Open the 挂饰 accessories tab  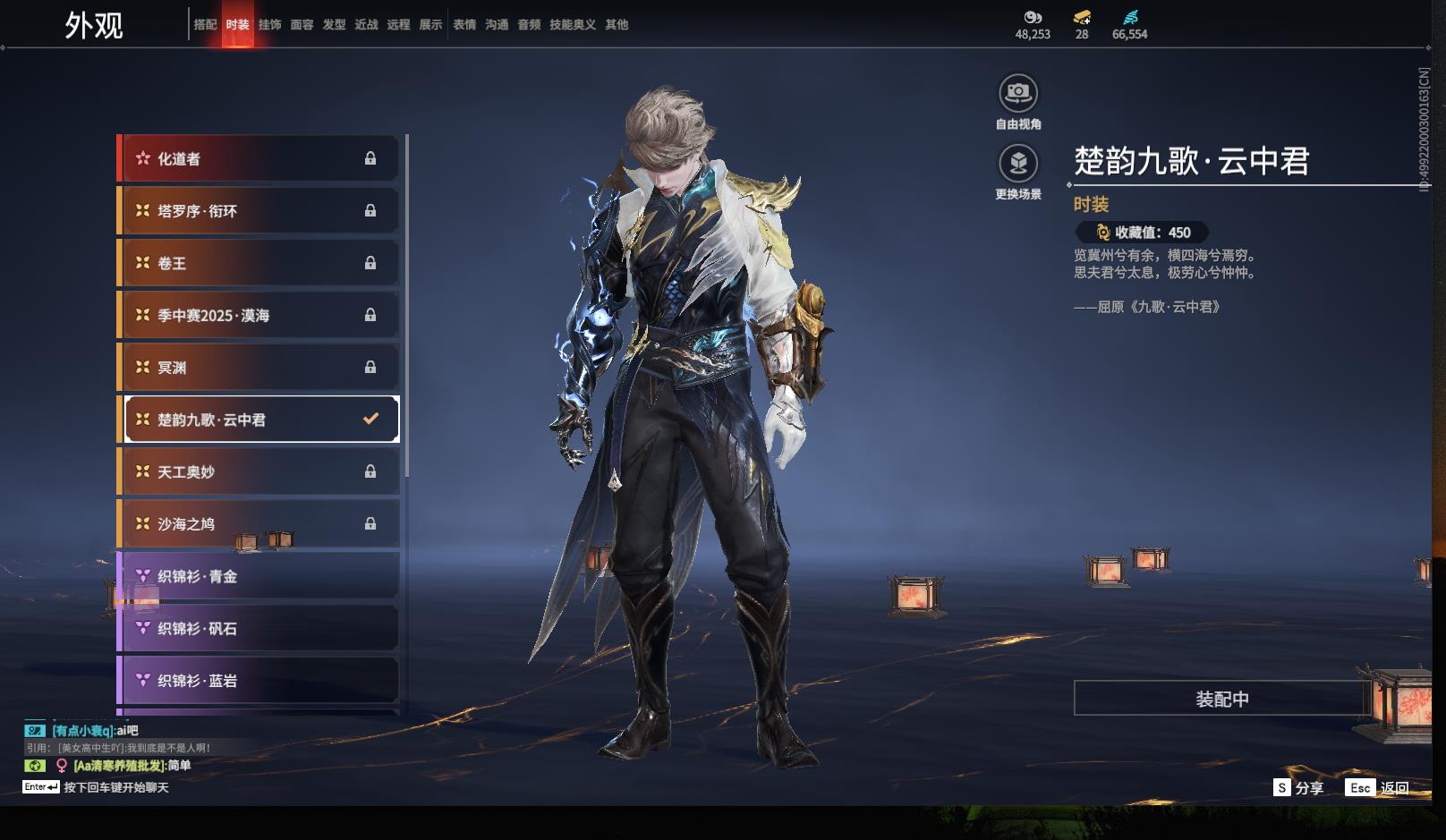pyautogui.click(x=269, y=25)
